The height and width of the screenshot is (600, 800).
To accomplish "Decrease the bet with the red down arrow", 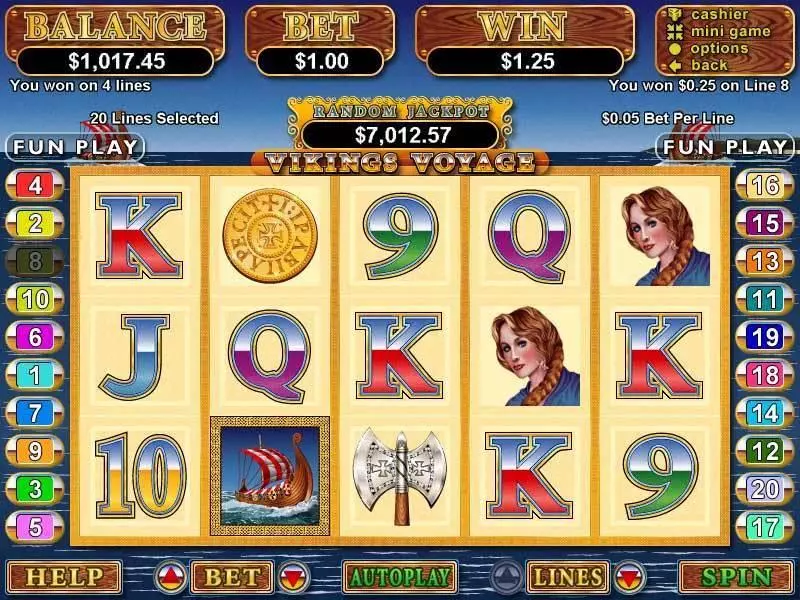I will pos(291,577).
